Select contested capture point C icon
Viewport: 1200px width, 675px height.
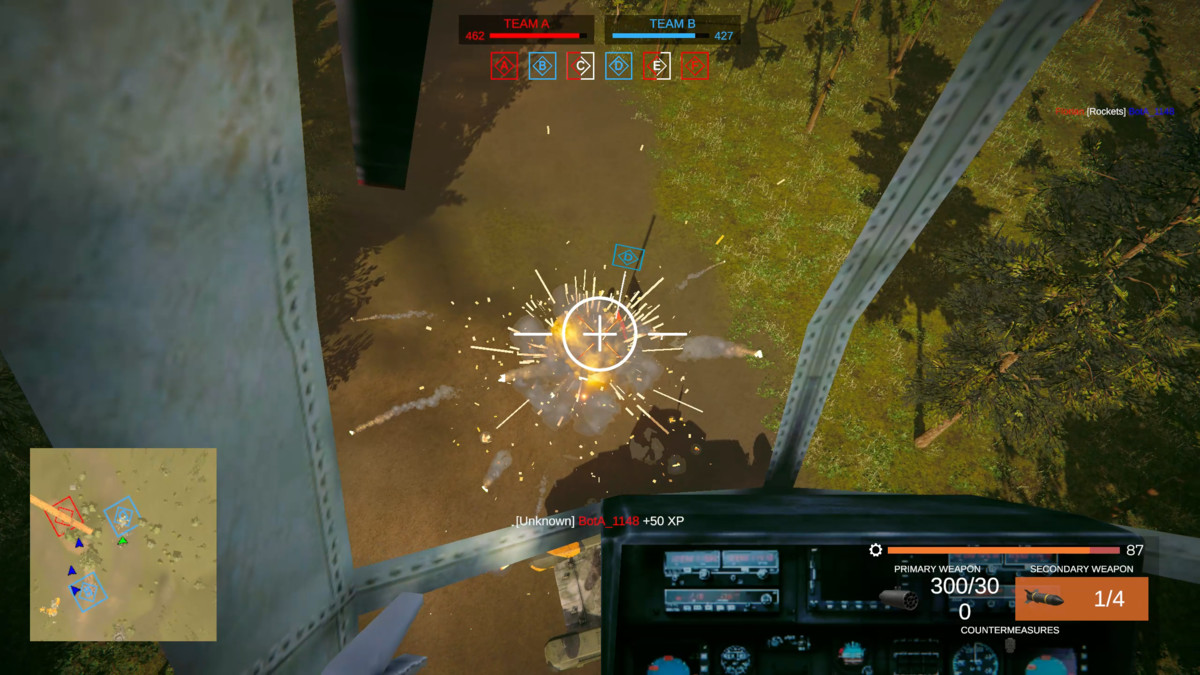coord(581,66)
